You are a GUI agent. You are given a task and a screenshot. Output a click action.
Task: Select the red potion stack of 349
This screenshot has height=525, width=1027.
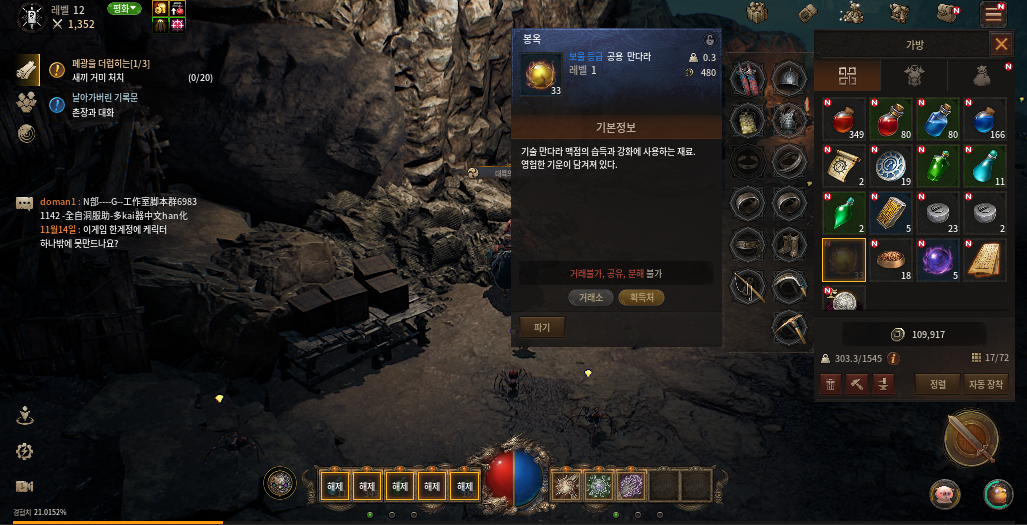point(843,119)
